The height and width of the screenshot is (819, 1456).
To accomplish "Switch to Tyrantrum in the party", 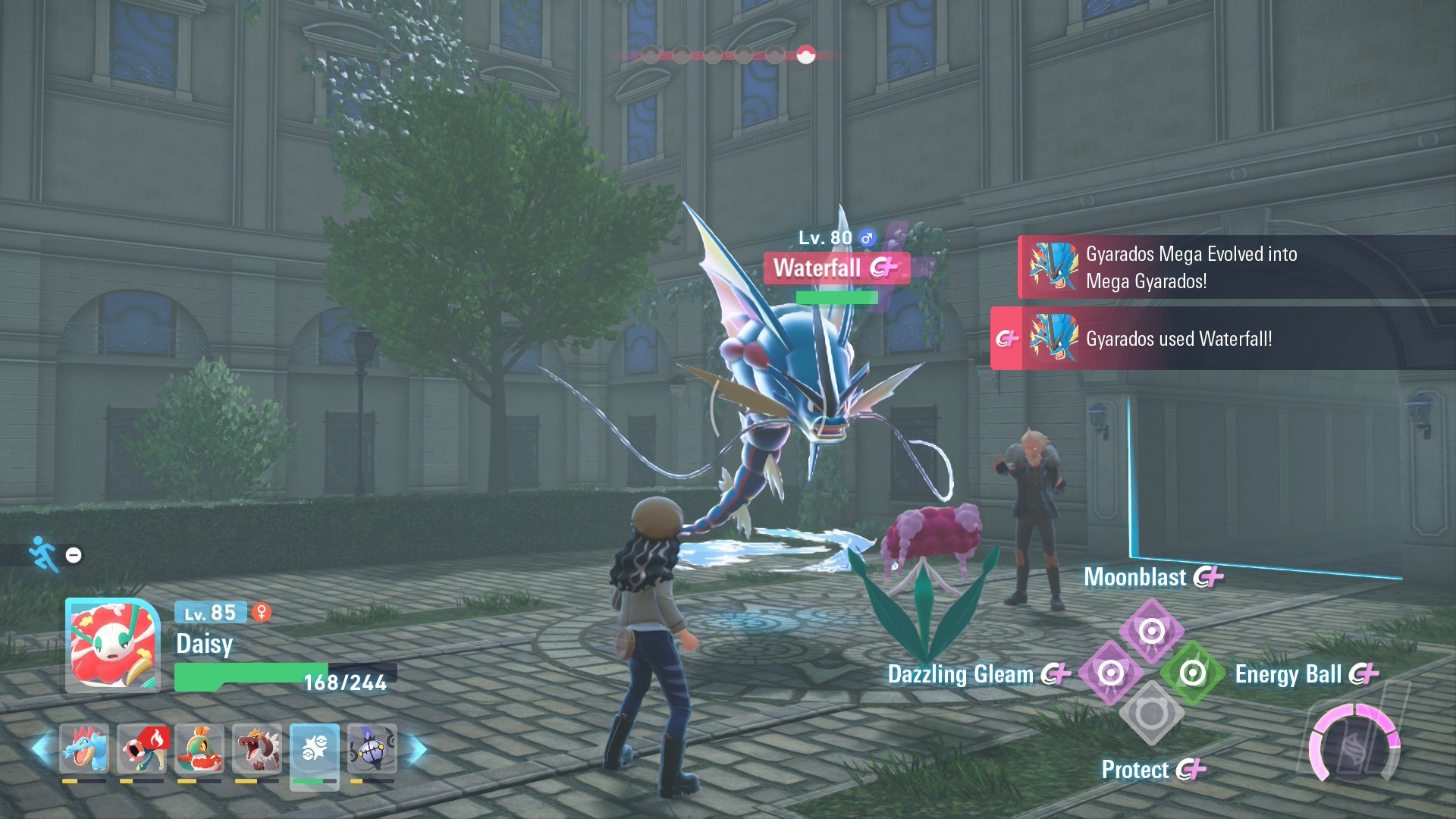I will 257,748.
